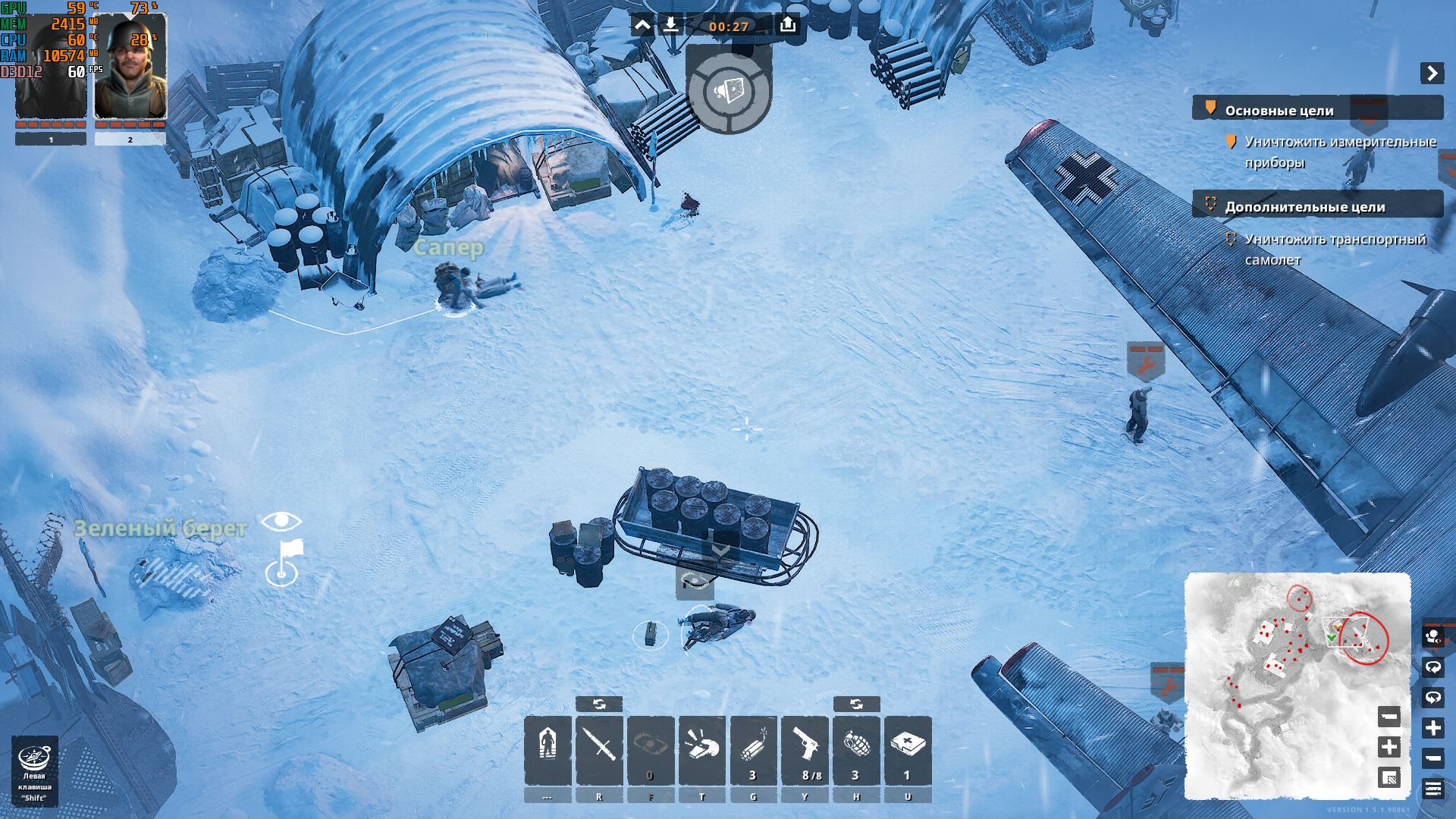Viewport: 1456px width, 819px height.
Task: Collapse the top bar with the chevron
Action: (642, 26)
